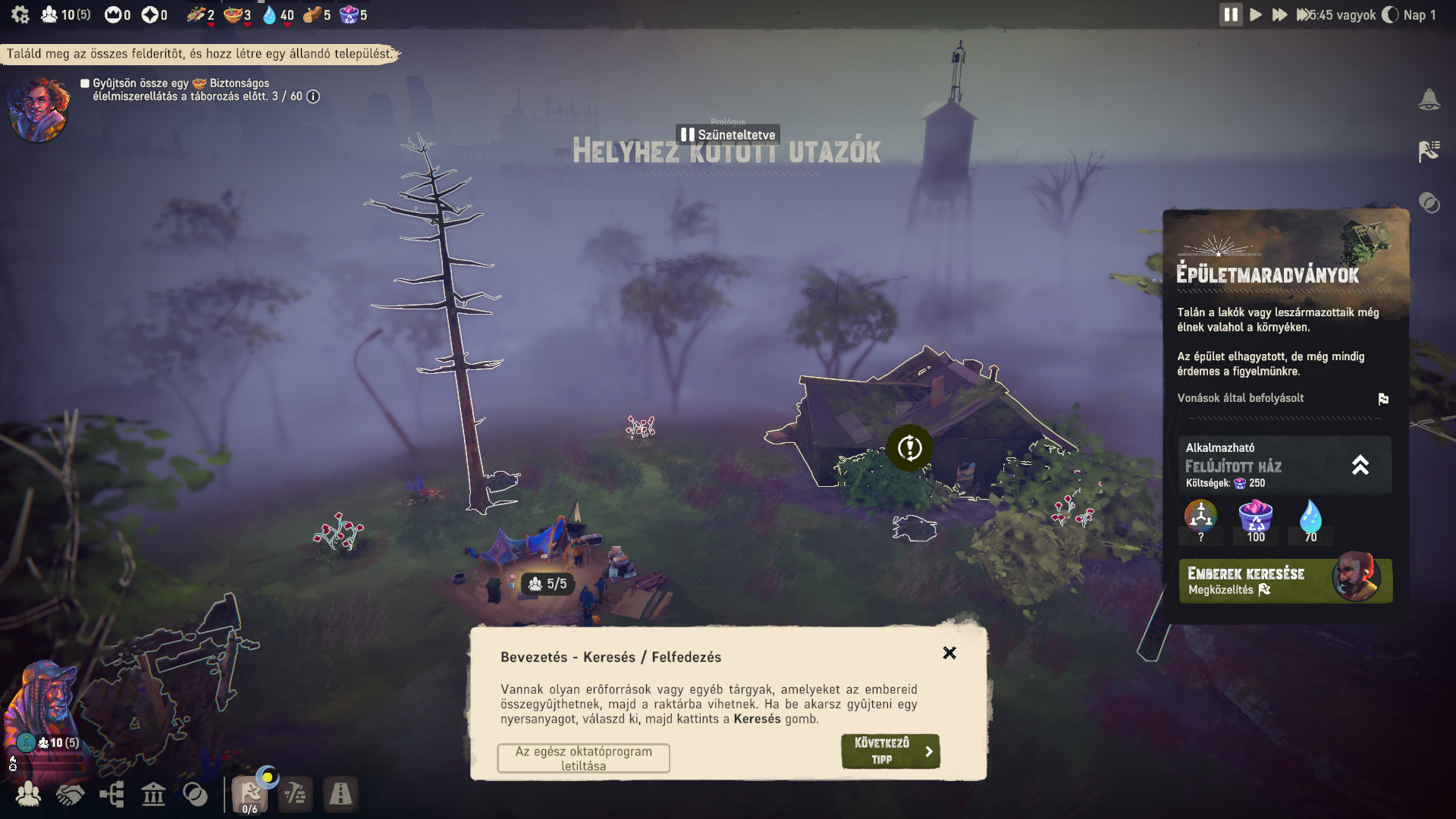Expand the Felújított Ház upgrade option
The width and height of the screenshot is (1456, 819).
coord(1360,465)
